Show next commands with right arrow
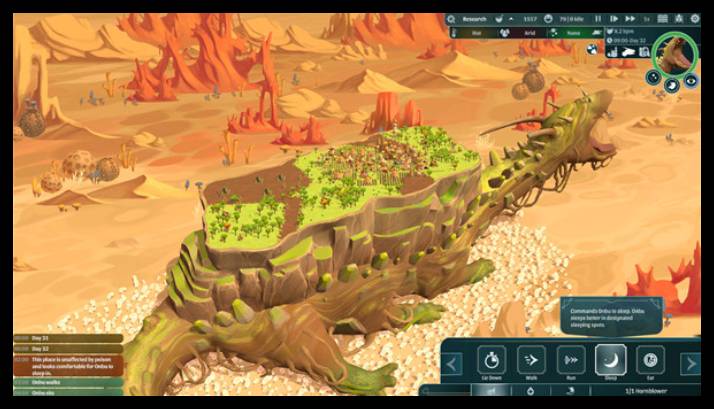Image resolution: width=714 pixels, height=409 pixels. click(x=690, y=363)
